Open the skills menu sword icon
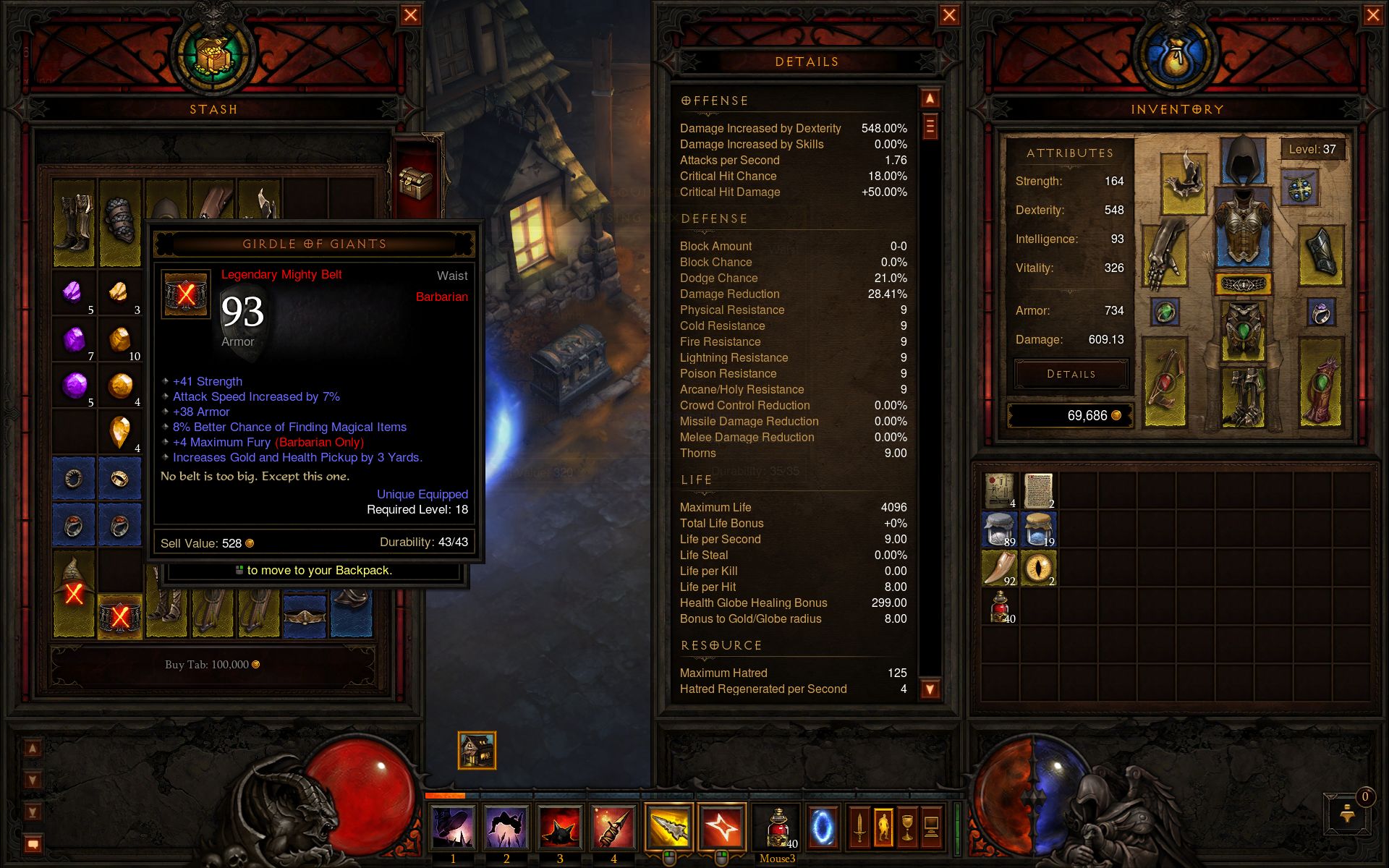The height and width of the screenshot is (868, 1389). [859, 827]
